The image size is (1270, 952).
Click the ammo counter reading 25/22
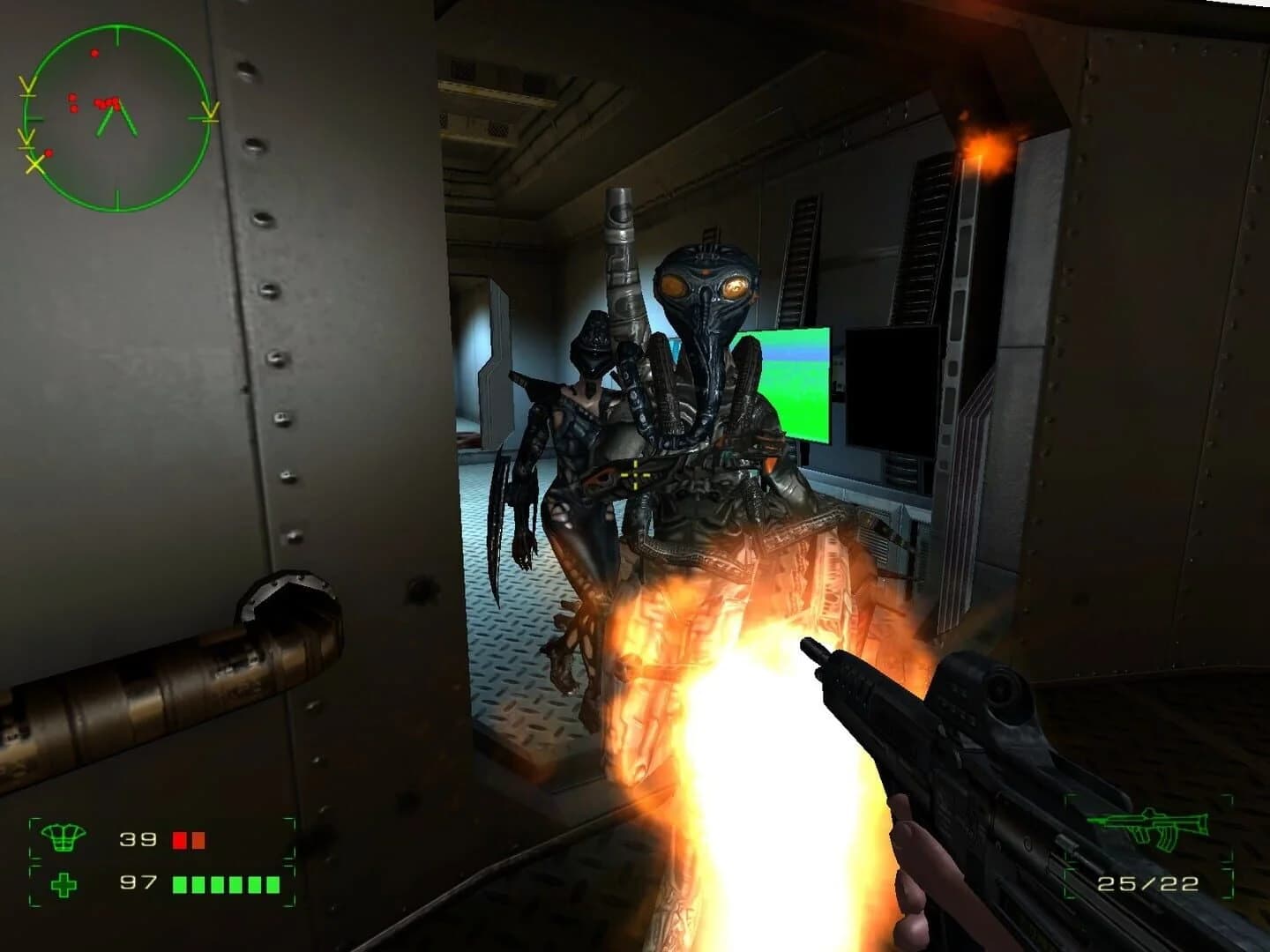coord(1147,882)
